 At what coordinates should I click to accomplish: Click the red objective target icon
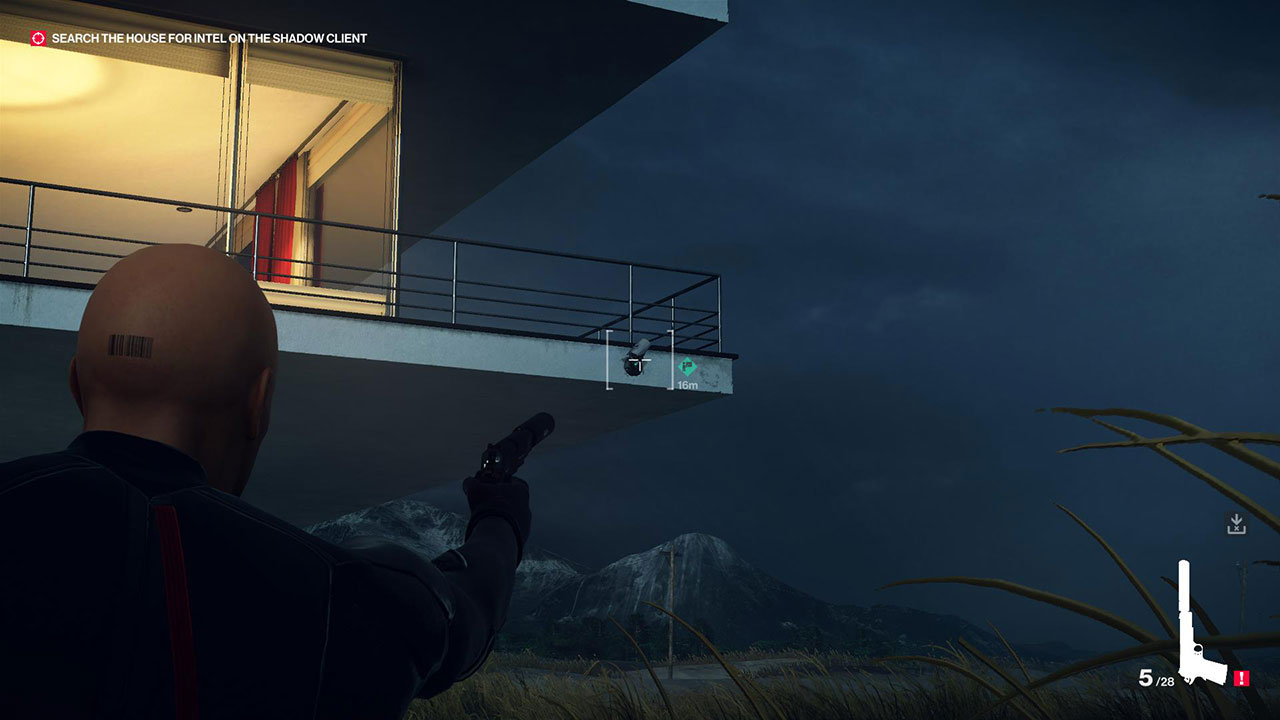pos(37,36)
